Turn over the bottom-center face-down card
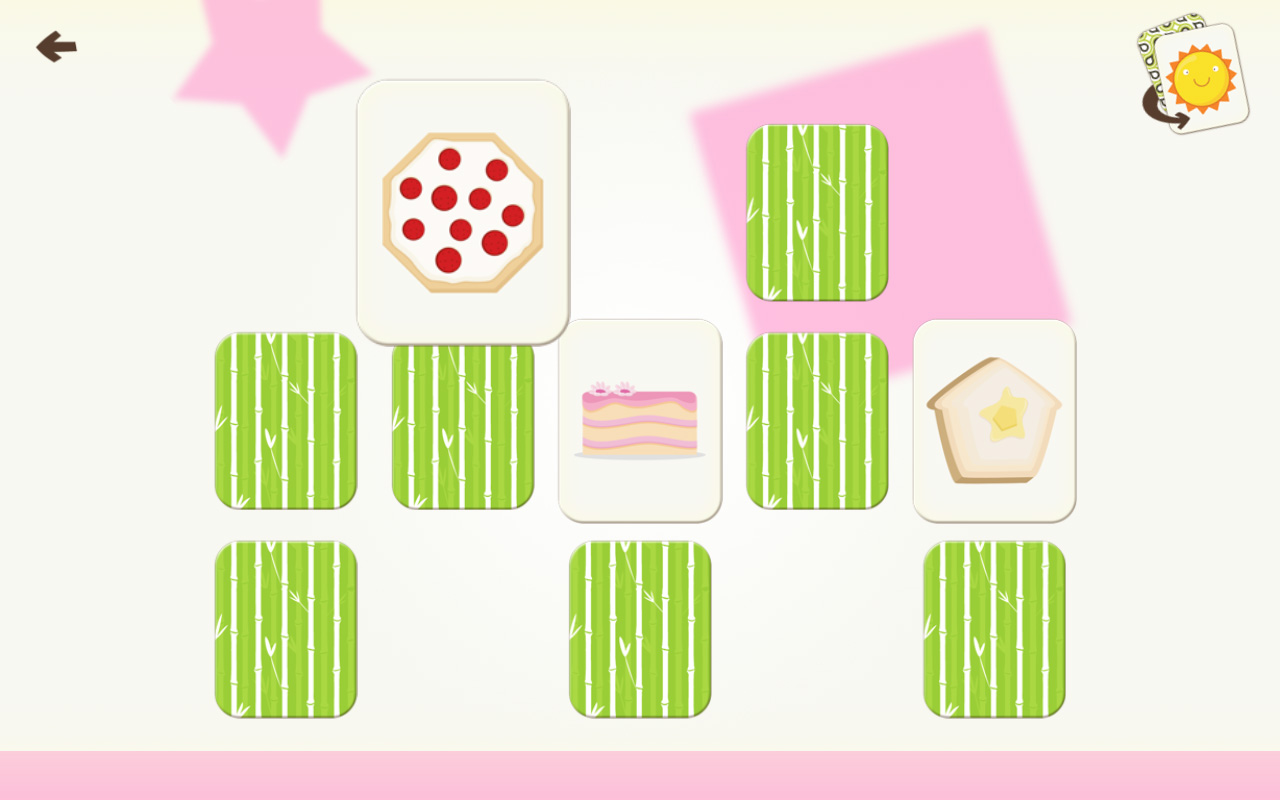Image resolution: width=1280 pixels, height=800 pixels. [639, 627]
